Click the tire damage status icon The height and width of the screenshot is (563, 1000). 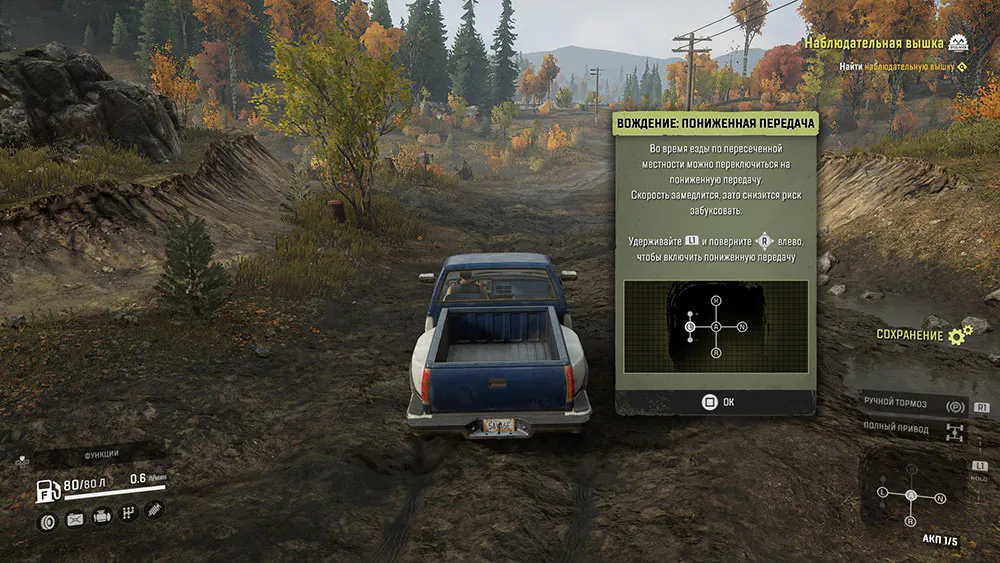47,520
